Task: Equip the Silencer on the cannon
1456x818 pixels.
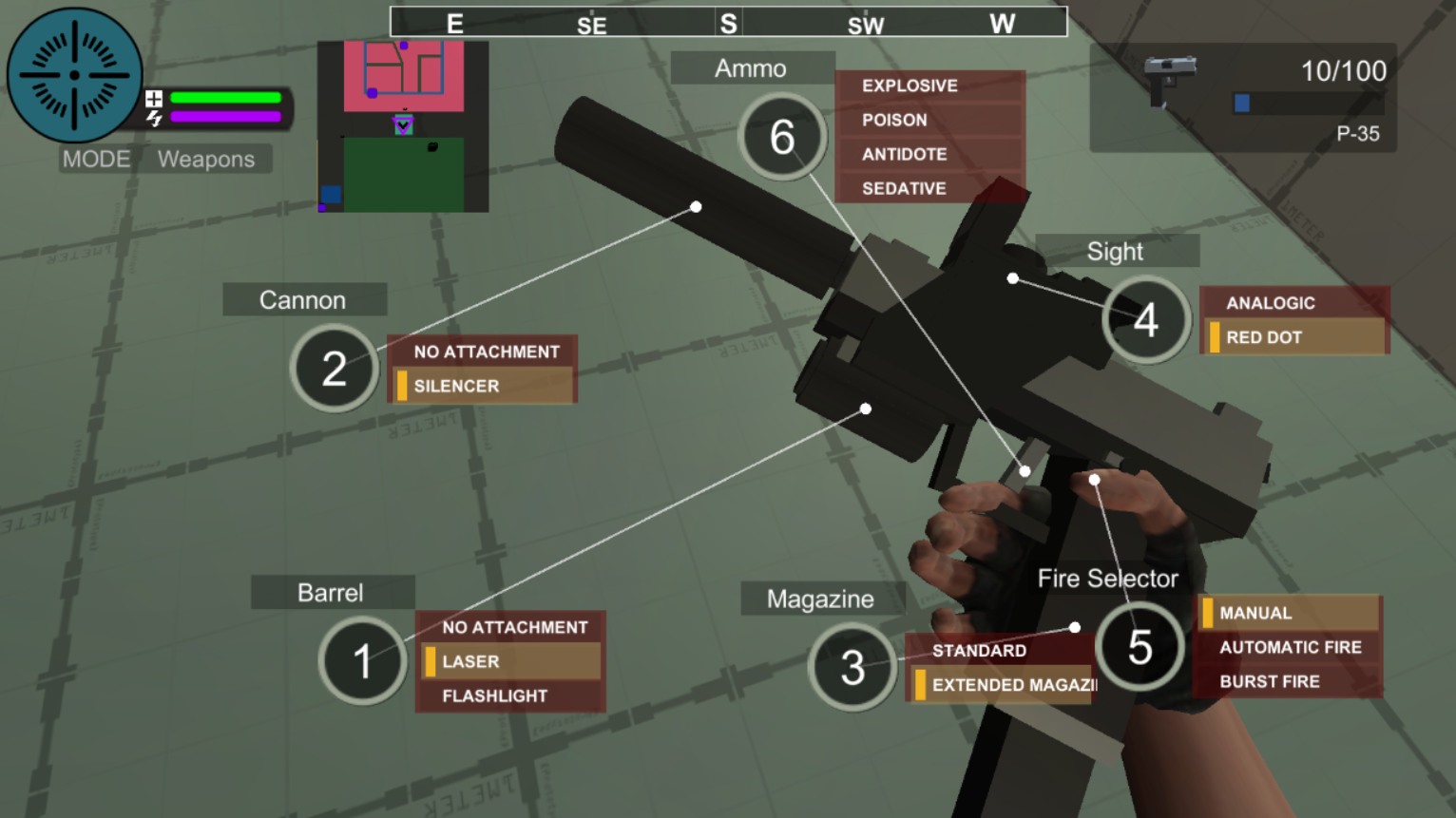Action: [x=482, y=386]
